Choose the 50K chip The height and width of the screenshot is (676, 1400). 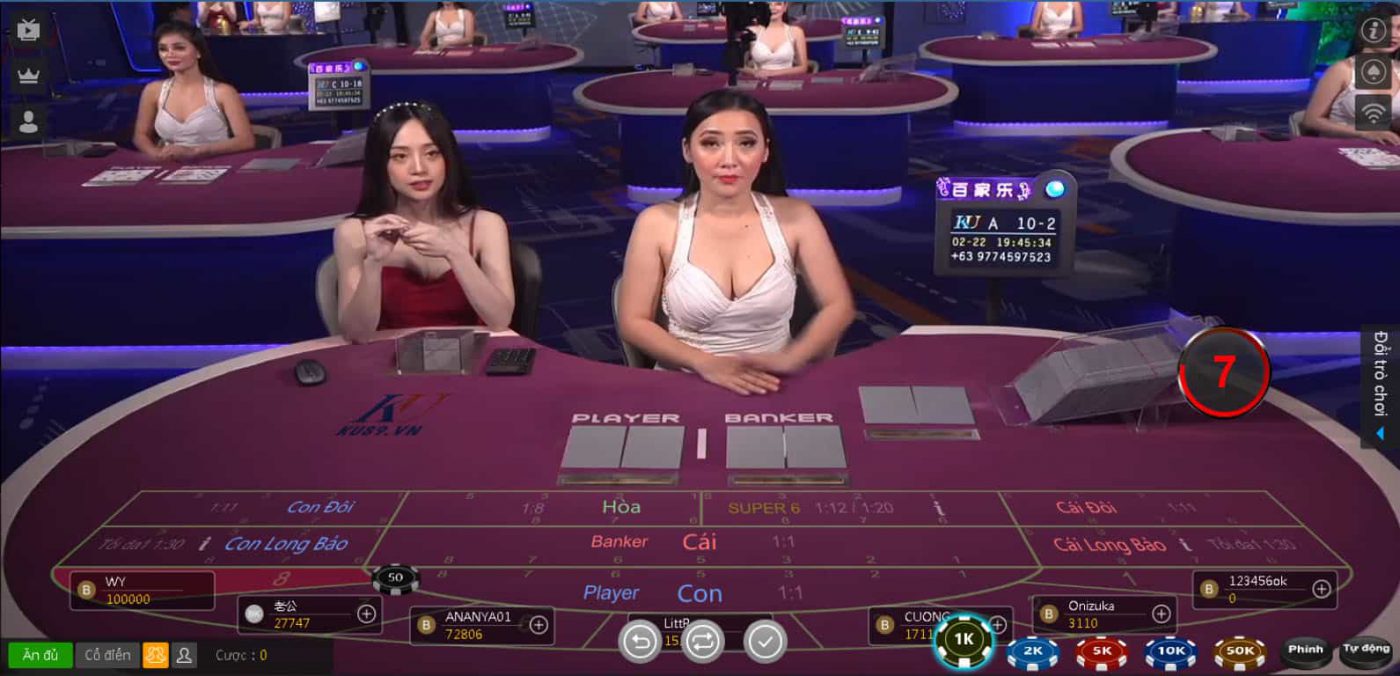point(1240,652)
